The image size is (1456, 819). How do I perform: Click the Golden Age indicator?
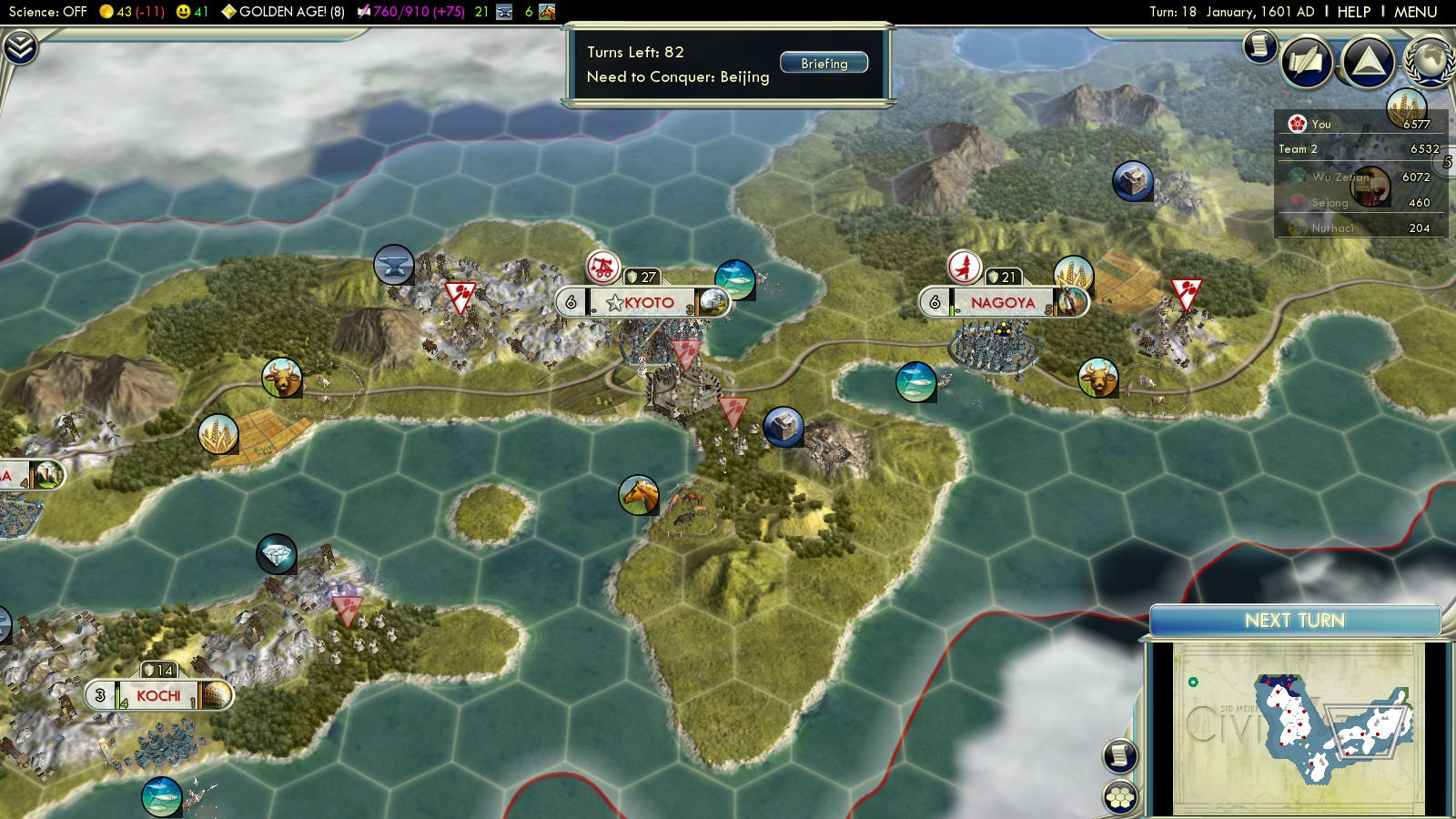[283, 12]
